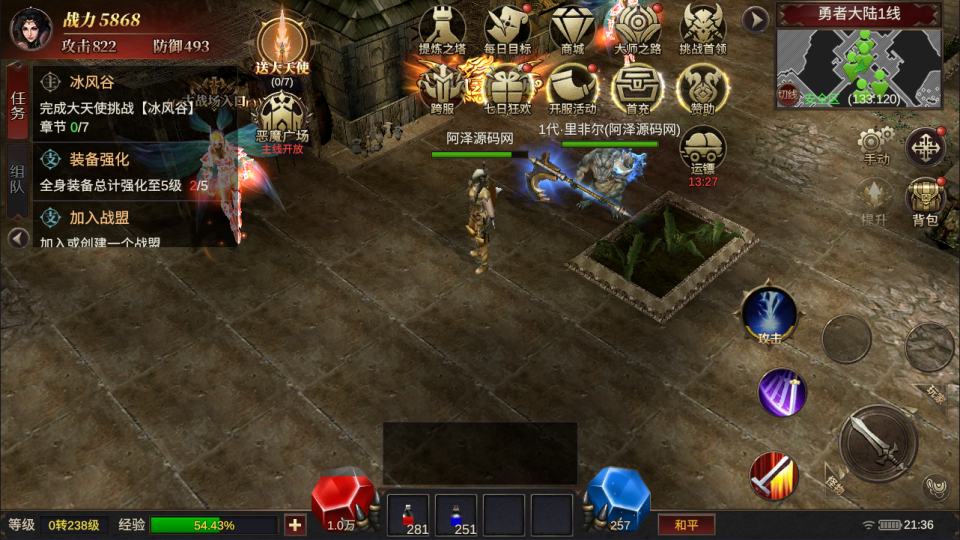
Task: Toggle the 手动 manual combat mode
Action: [x=876, y=145]
